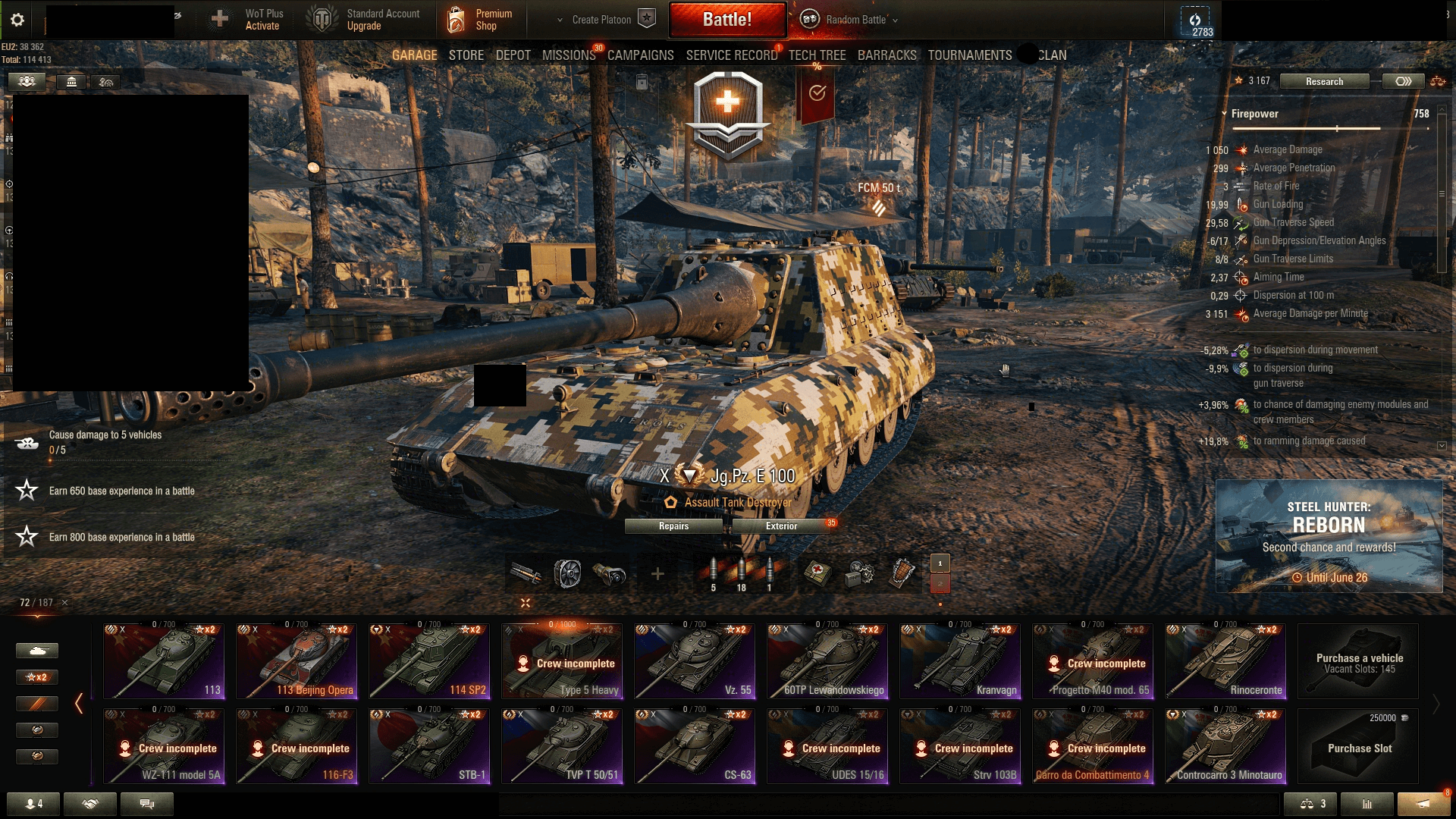The height and width of the screenshot is (819, 1456).
Task: Start the match with the Battle! button
Action: pyautogui.click(x=727, y=20)
